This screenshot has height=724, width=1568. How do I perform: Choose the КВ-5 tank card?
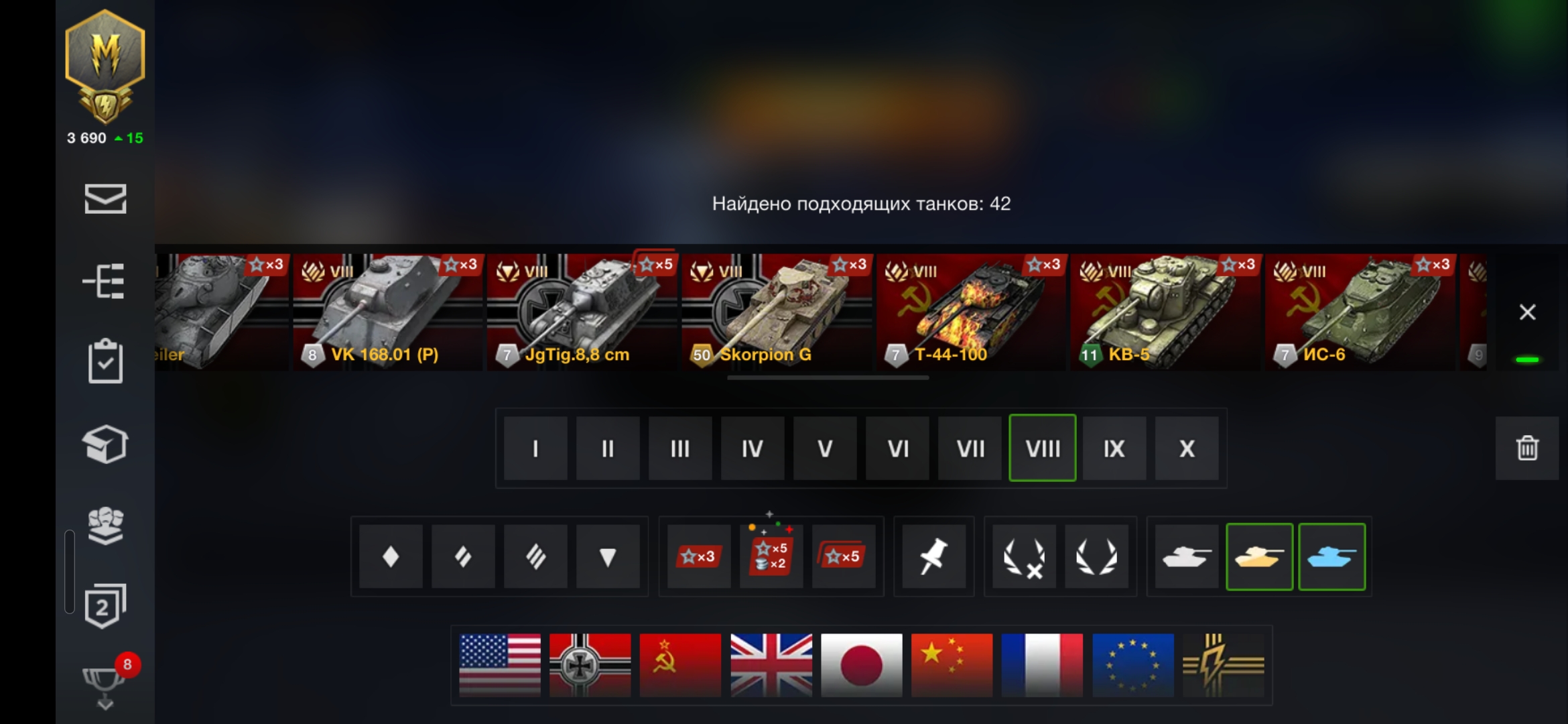(1165, 312)
